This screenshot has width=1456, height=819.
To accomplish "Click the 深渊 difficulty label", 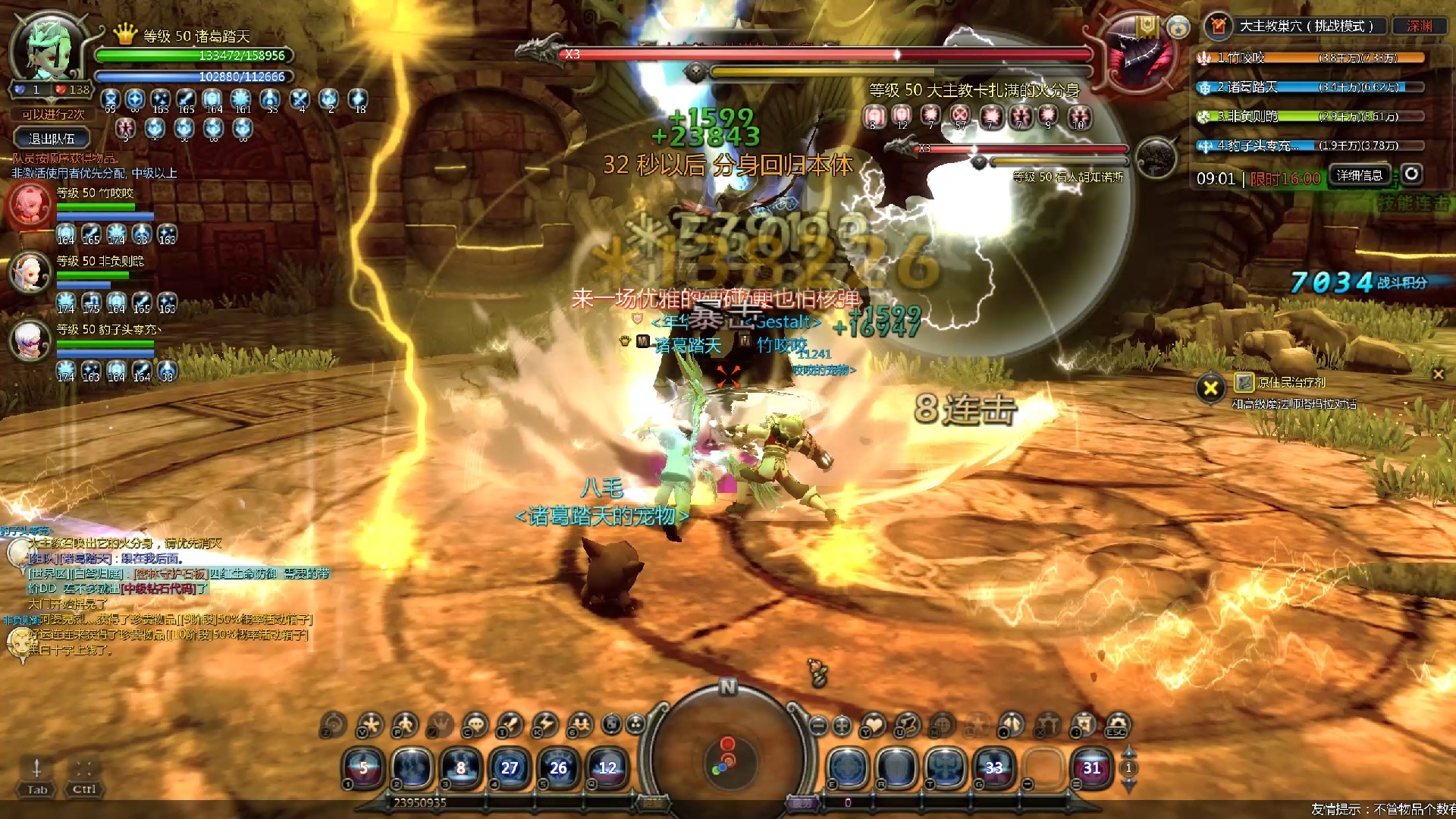I will [x=1420, y=26].
